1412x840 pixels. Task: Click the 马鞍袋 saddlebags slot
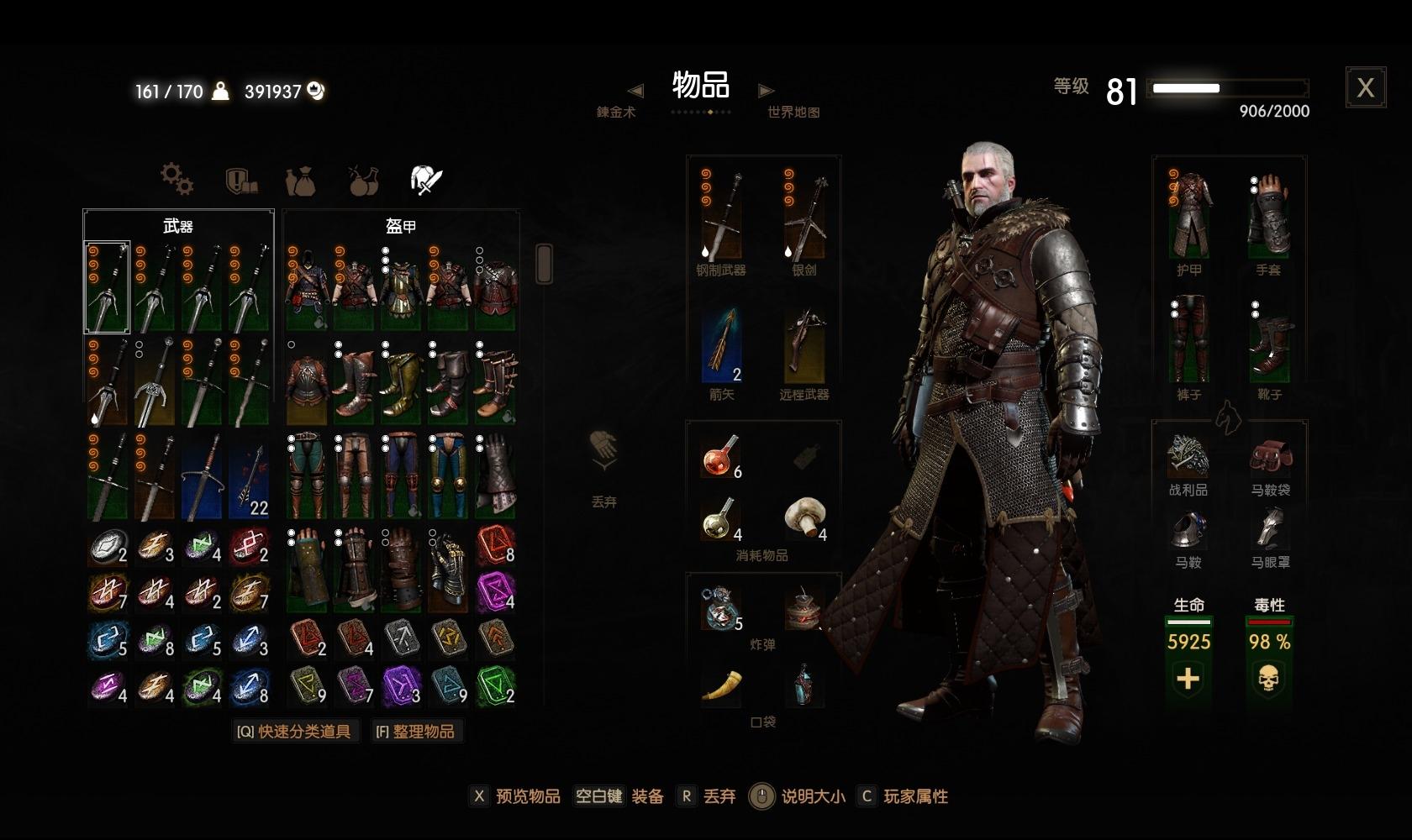coord(1269,458)
